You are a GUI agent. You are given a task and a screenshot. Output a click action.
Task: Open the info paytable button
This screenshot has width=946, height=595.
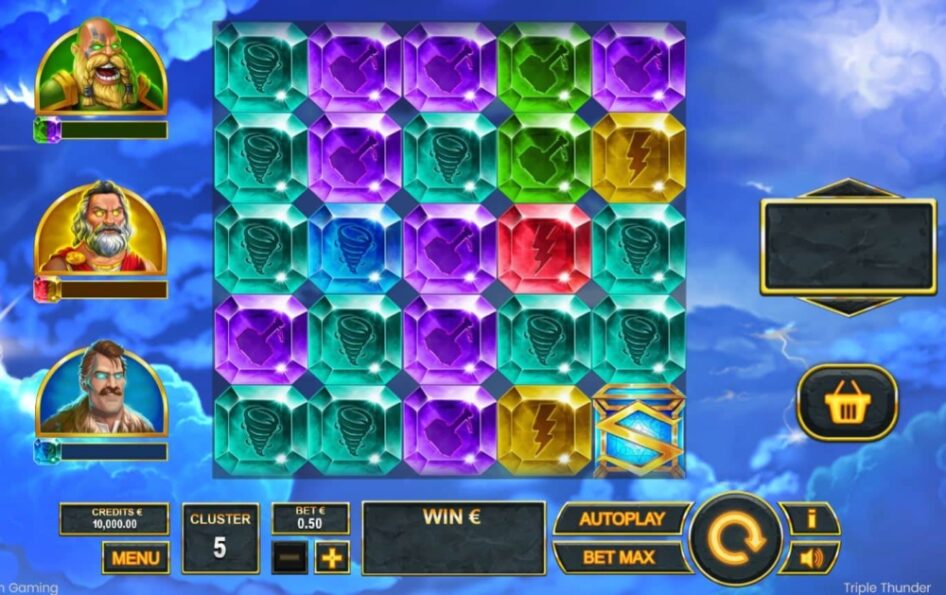click(810, 519)
